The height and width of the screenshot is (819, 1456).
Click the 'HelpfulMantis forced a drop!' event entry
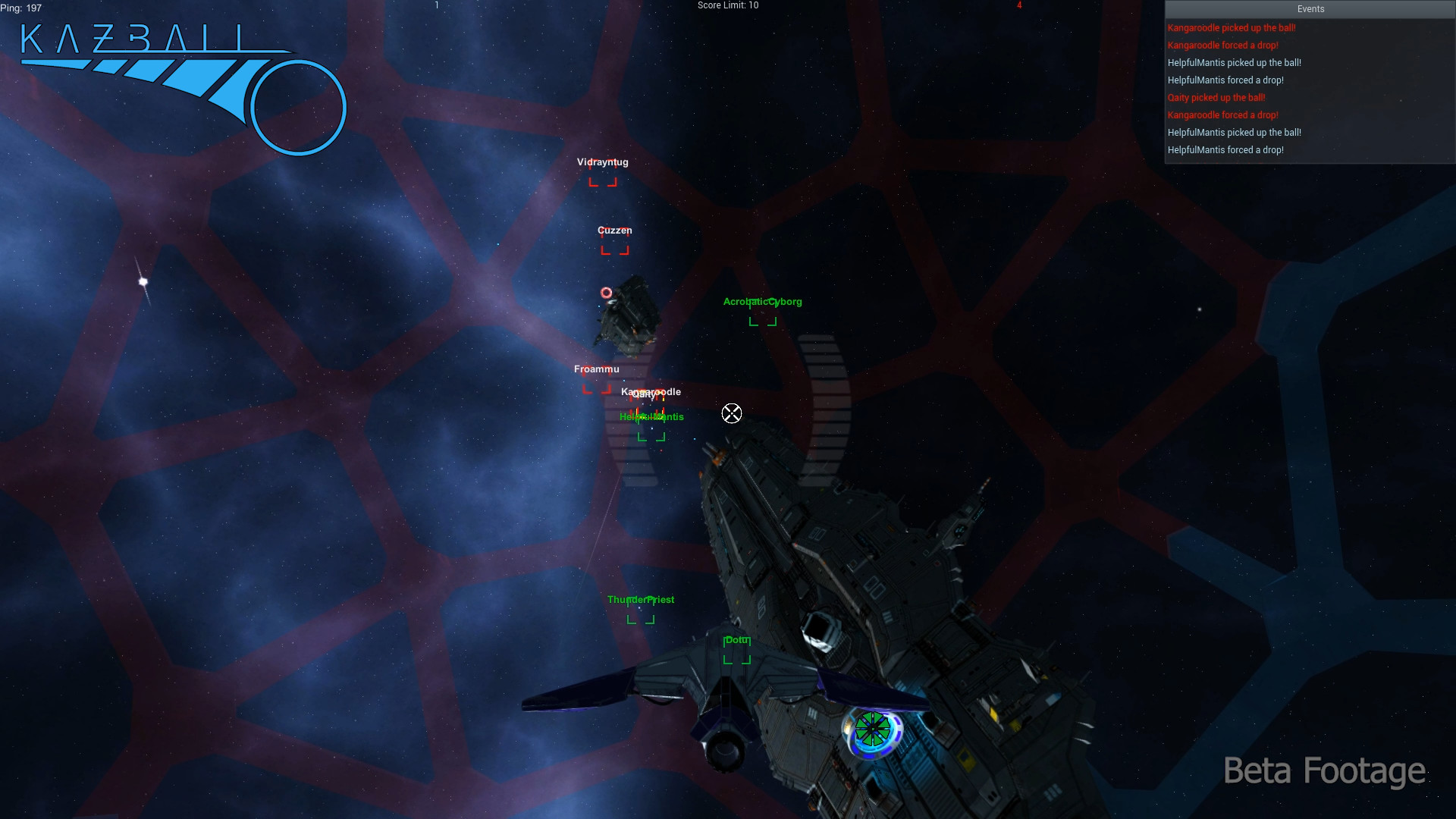tap(1225, 80)
